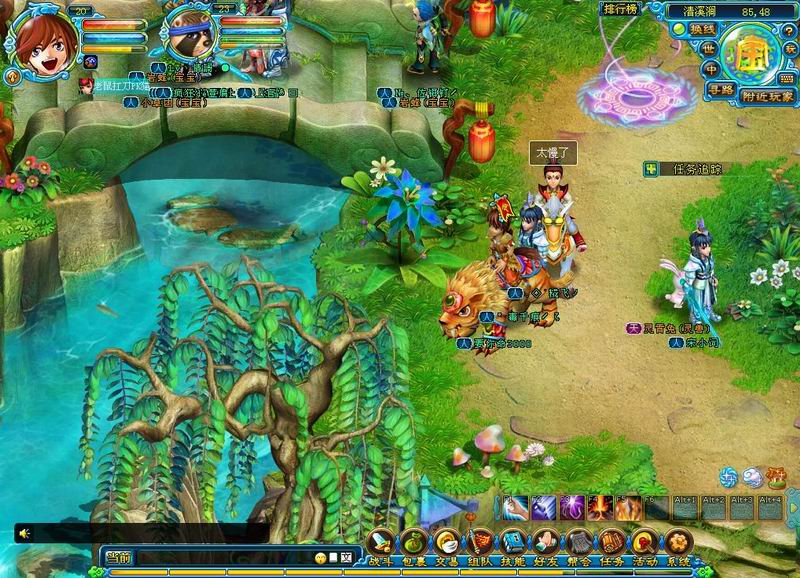Open the 包裹 inventory bag

tap(414, 543)
